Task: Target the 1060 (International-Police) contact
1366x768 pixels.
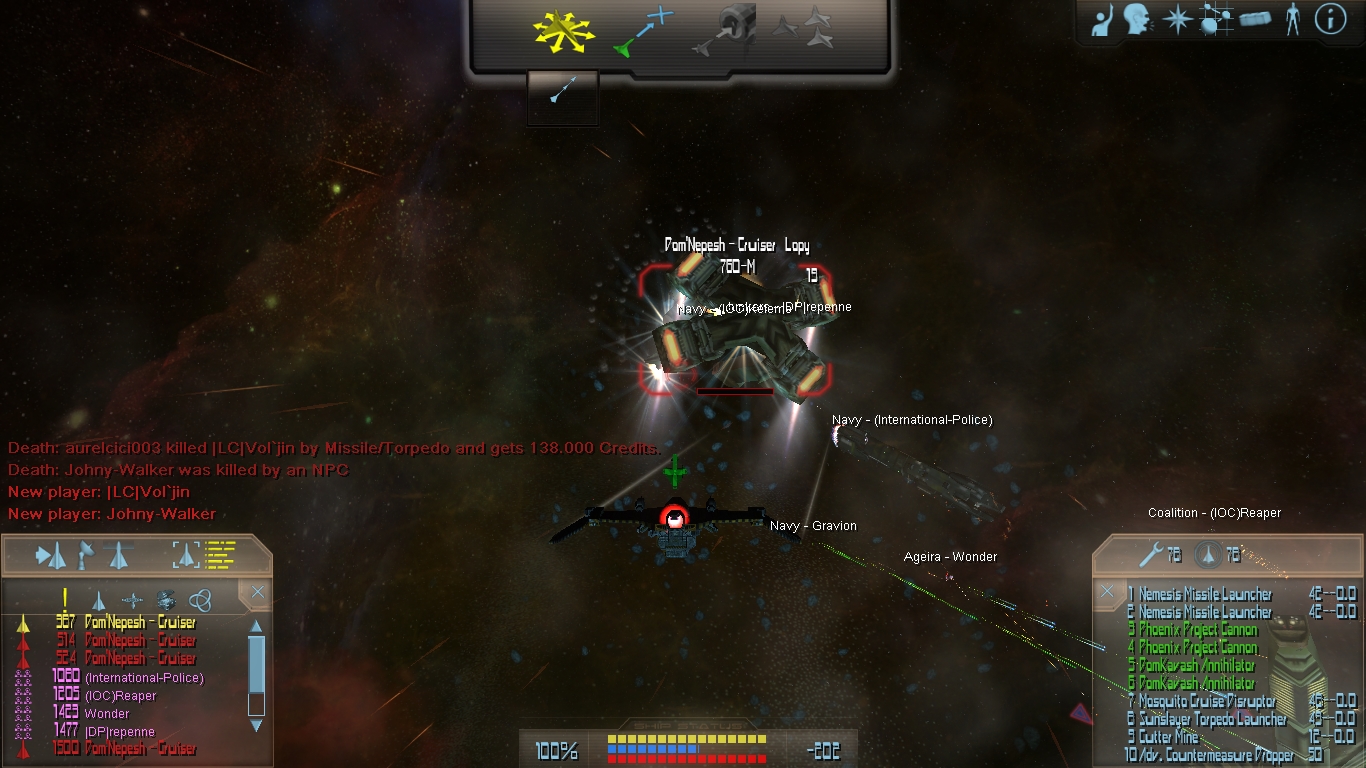Action: (144, 678)
